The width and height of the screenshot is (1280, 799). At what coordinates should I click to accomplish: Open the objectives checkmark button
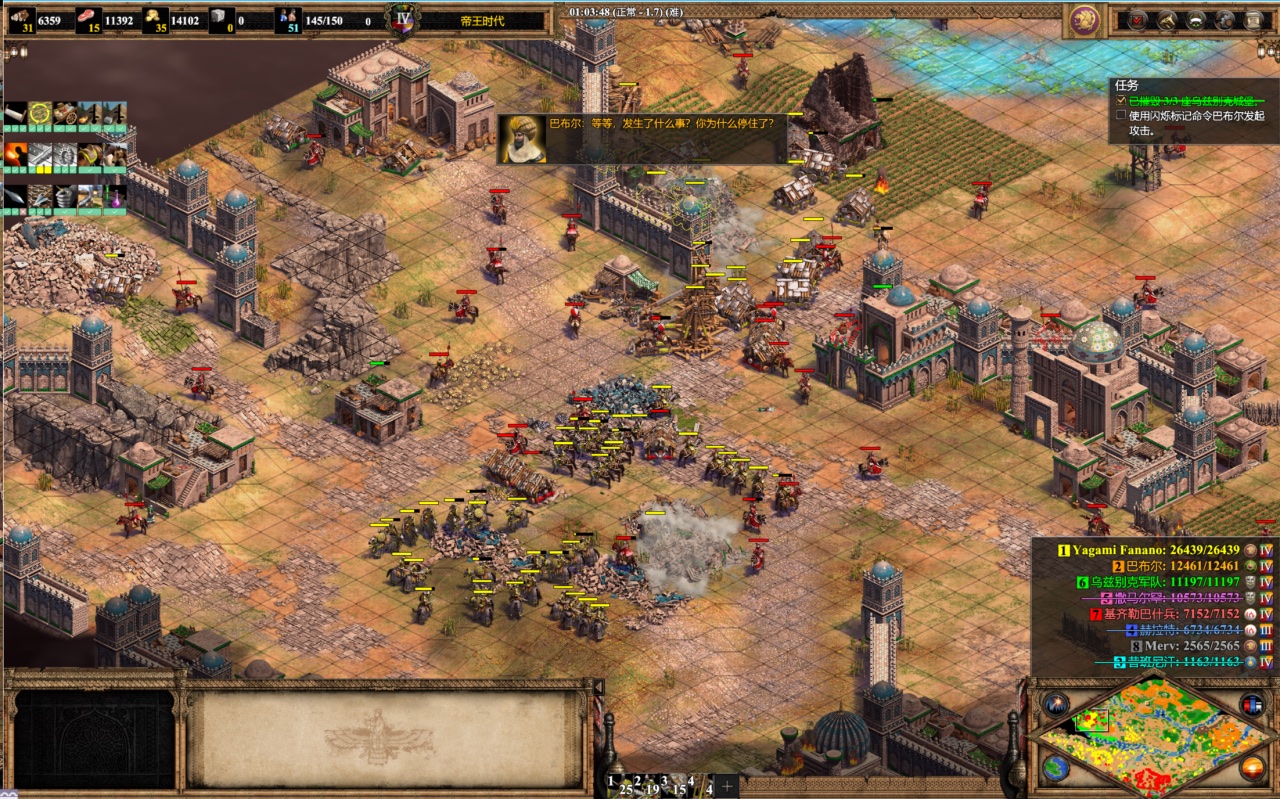pos(1138,19)
